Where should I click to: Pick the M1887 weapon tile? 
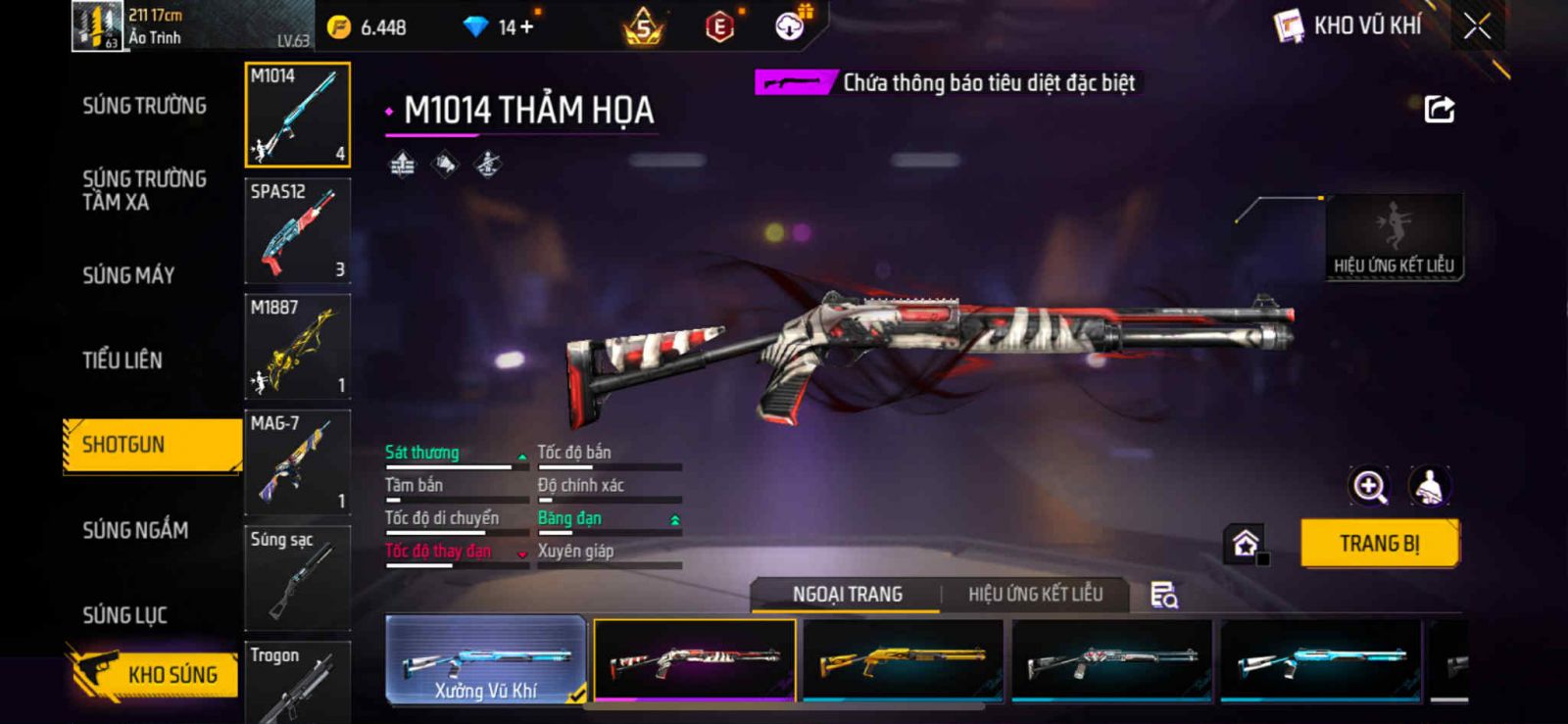click(x=297, y=347)
